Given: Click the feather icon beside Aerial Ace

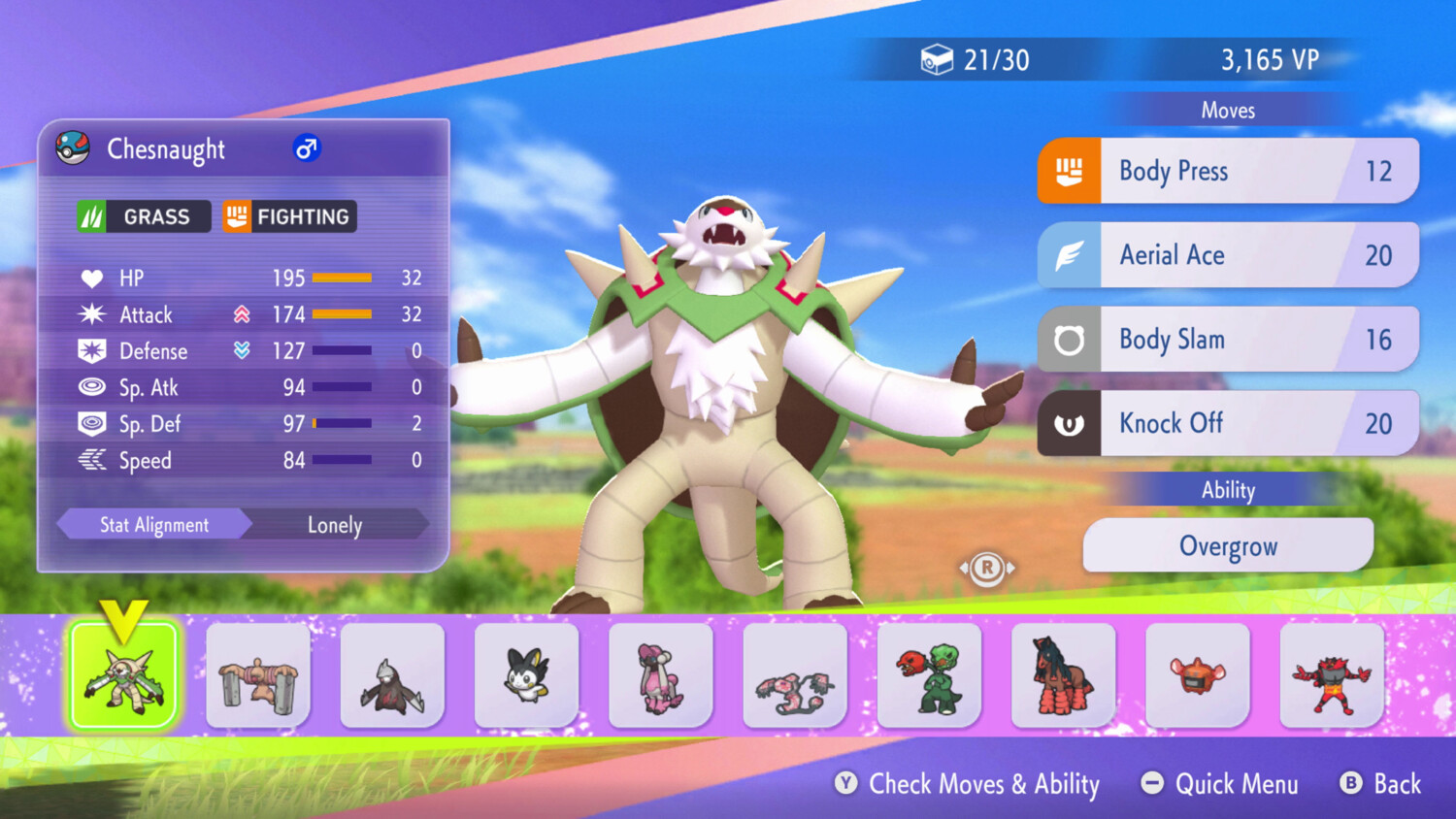Looking at the screenshot, I should (x=1068, y=255).
